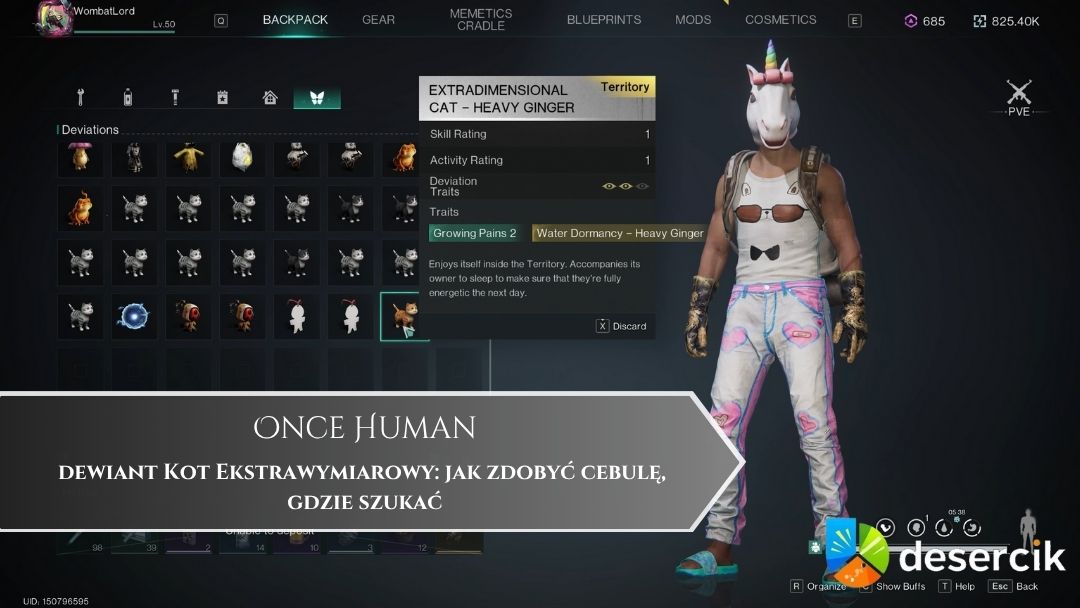Open the Gear tab
1080x608 pixels.
point(378,20)
